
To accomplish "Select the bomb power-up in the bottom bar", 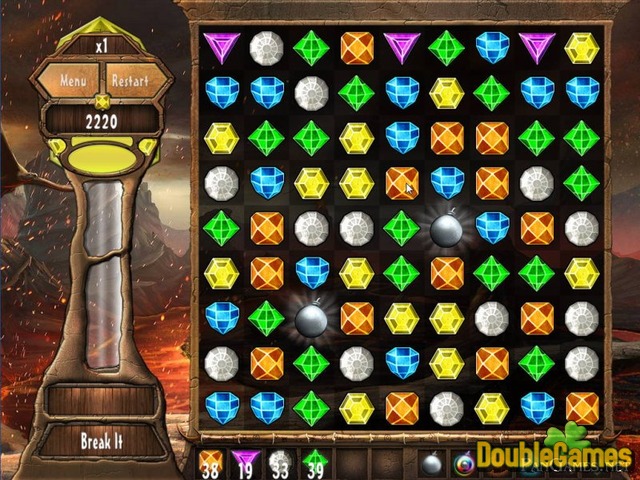I will click(433, 463).
